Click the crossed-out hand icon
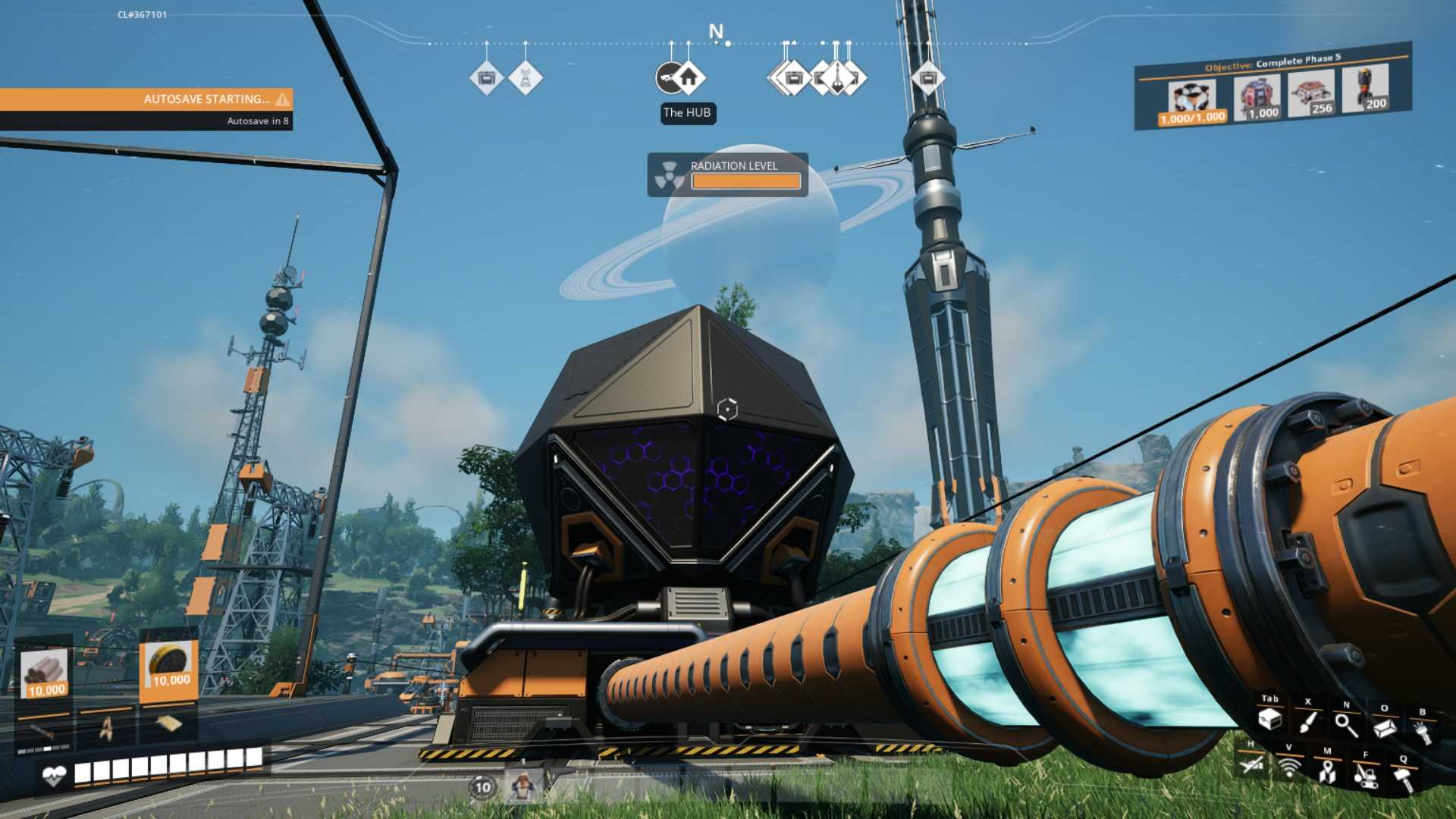1456x819 pixels. pos(1252,764)
